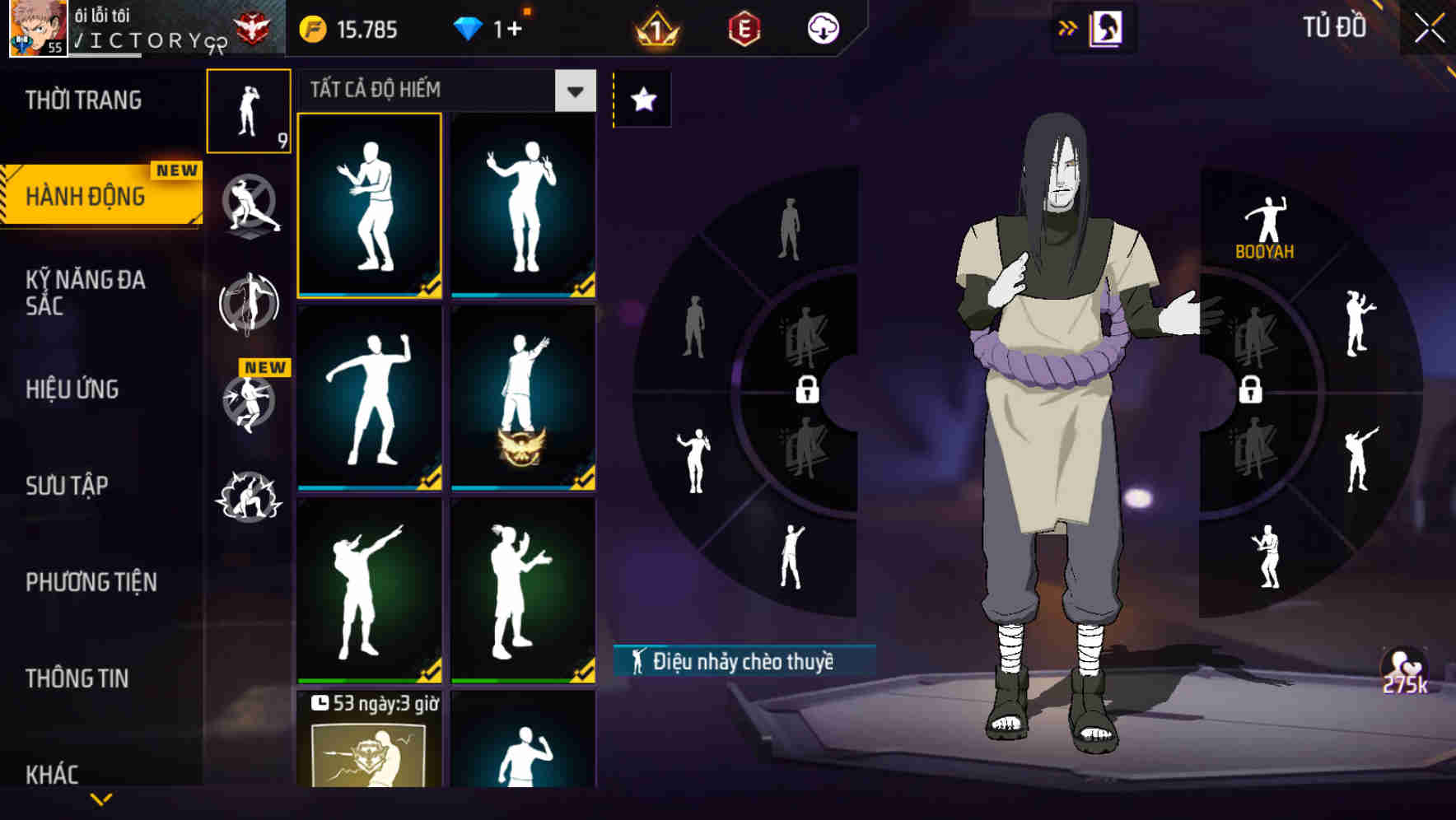Click the double-arrow expander at the top

[x=1067, y=27]
